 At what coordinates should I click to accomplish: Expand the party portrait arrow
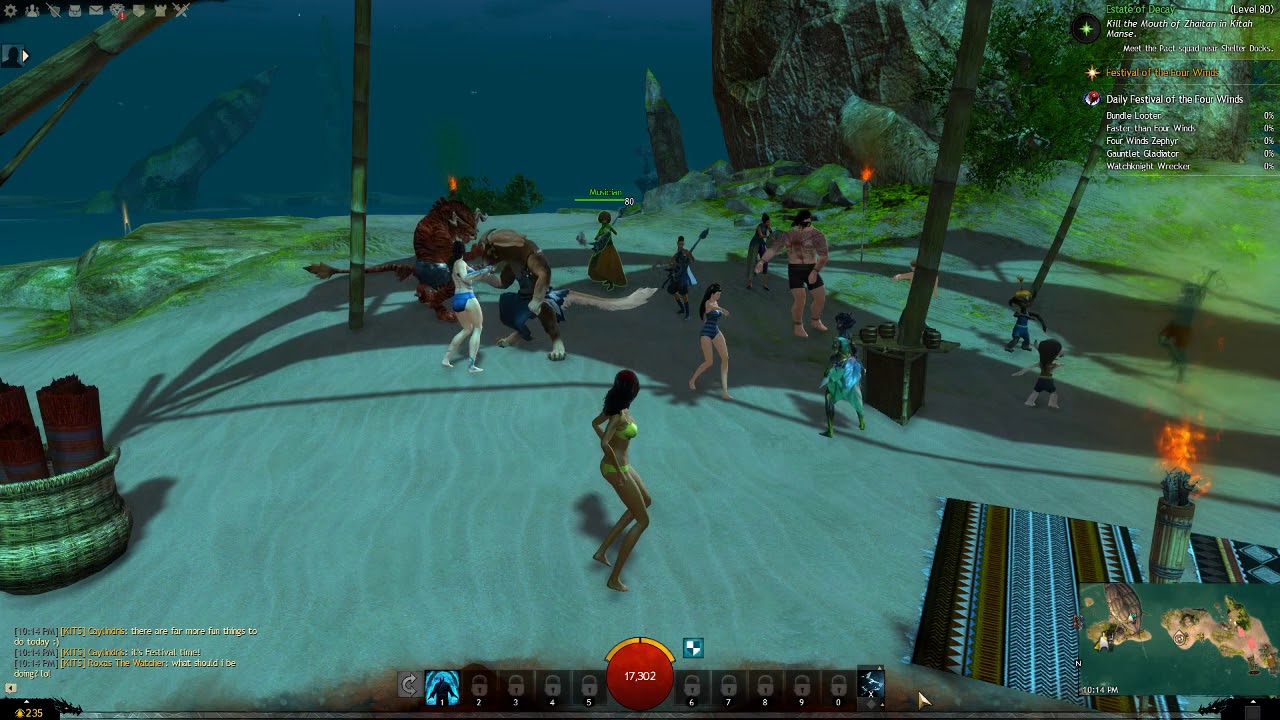click(x=25, y=56)
